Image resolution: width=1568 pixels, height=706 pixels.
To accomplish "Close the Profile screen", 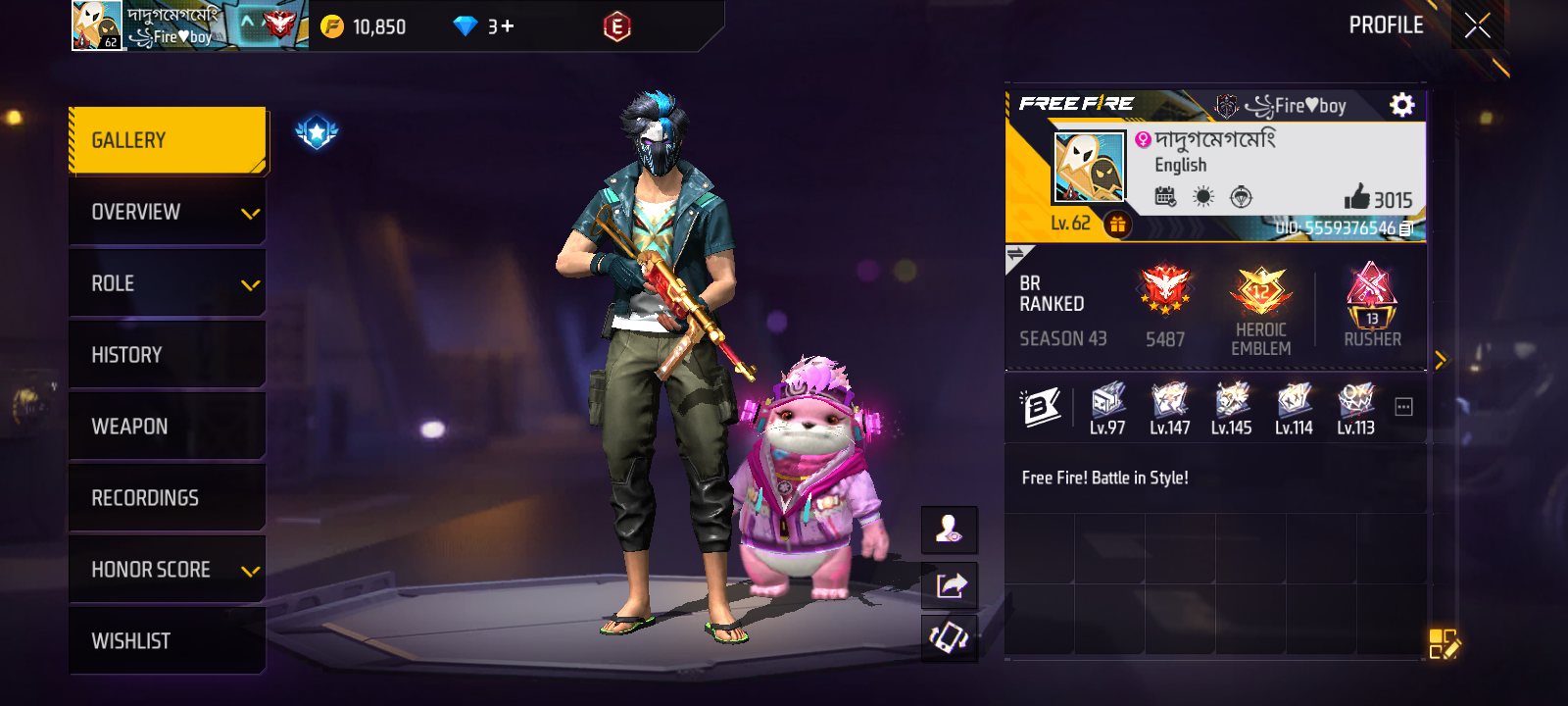I will click(1477, 25).
